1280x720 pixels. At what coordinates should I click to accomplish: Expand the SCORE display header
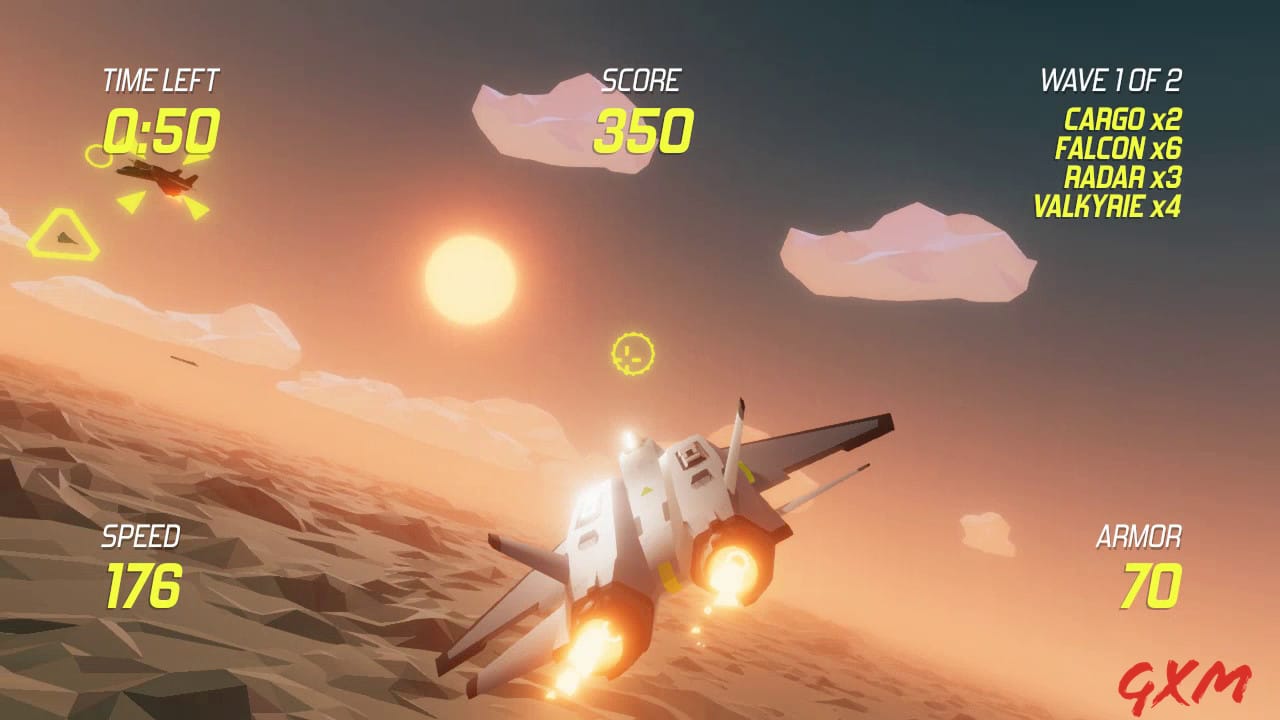tap(644, 78)
